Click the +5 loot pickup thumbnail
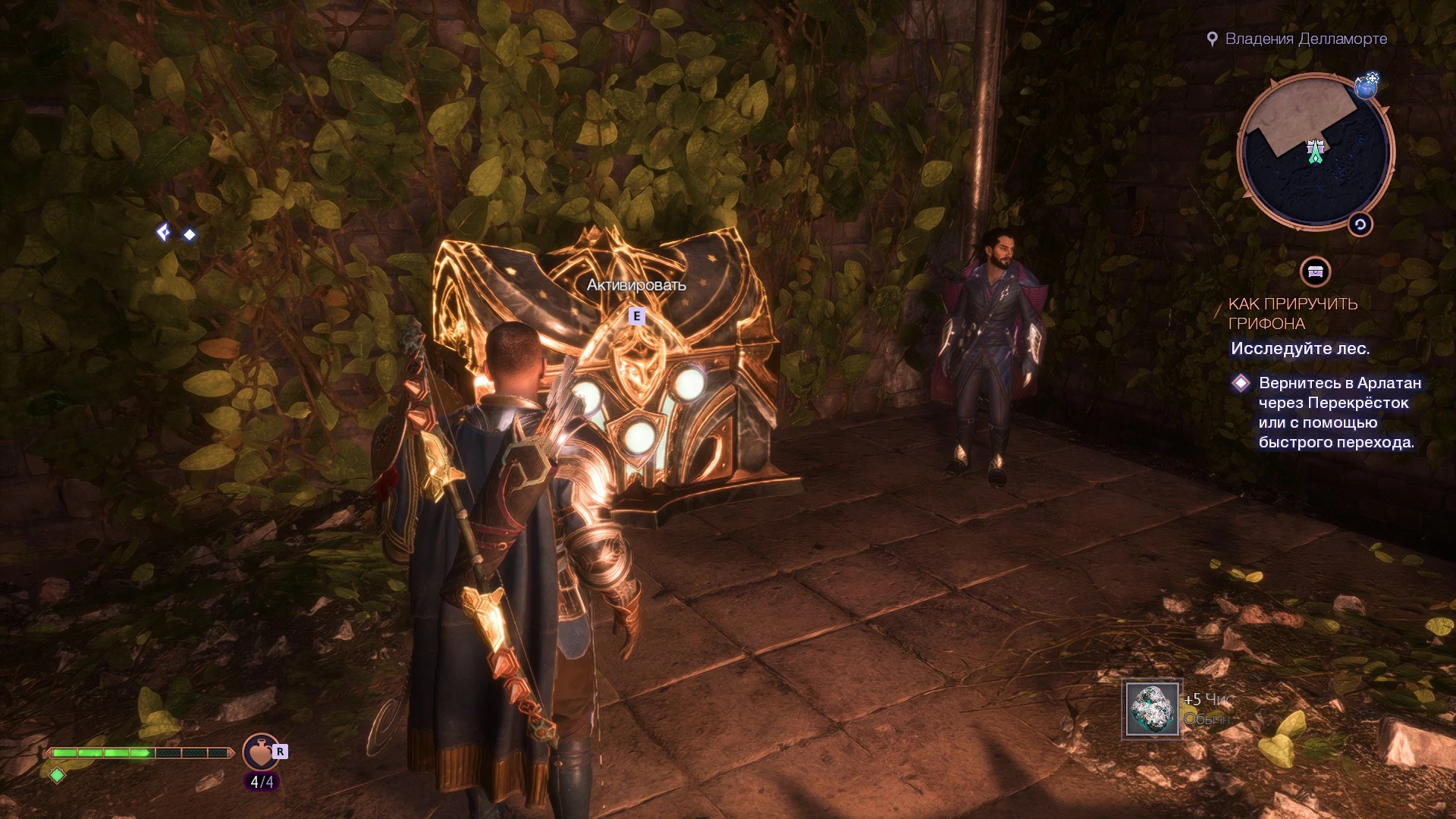This screenshot has height=819, width=1456. (1153, 709)
